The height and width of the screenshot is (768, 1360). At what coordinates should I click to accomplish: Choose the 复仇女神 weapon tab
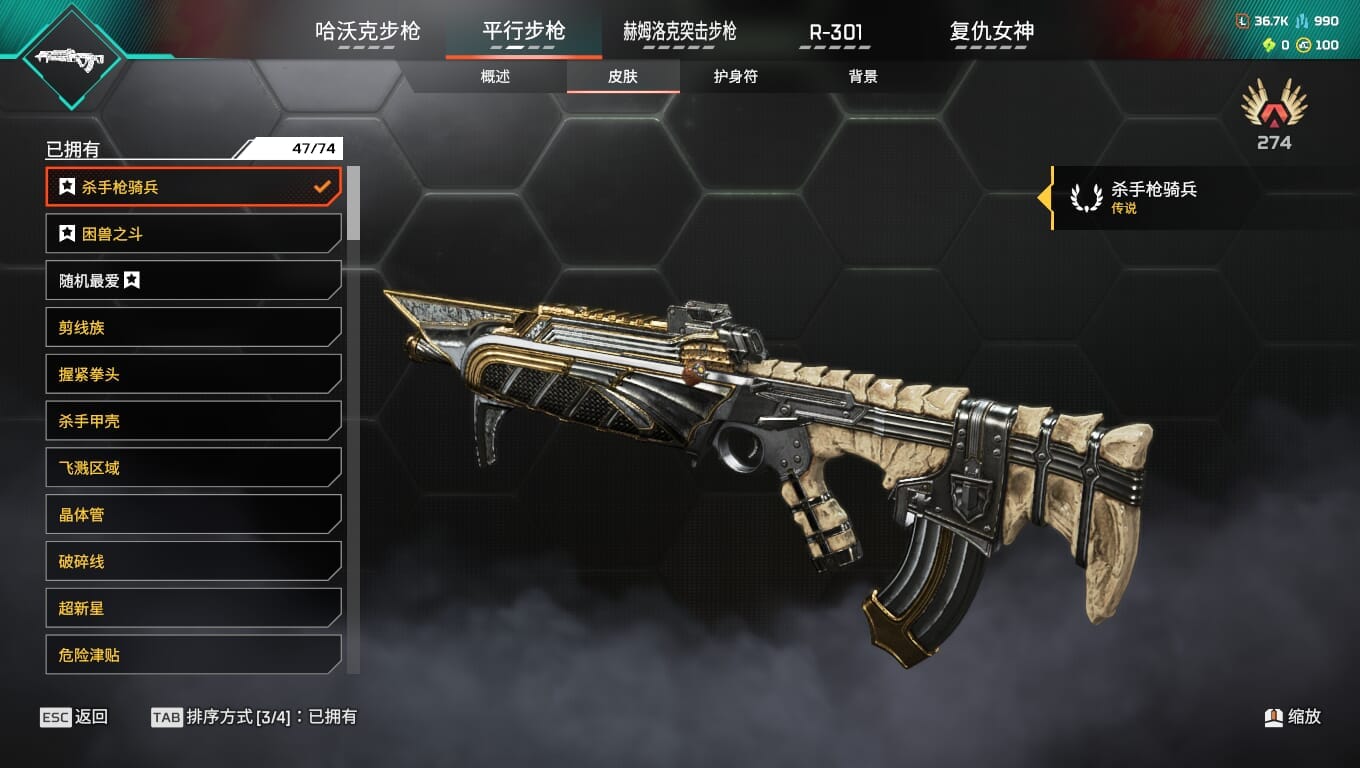click(x=991, y=31)
